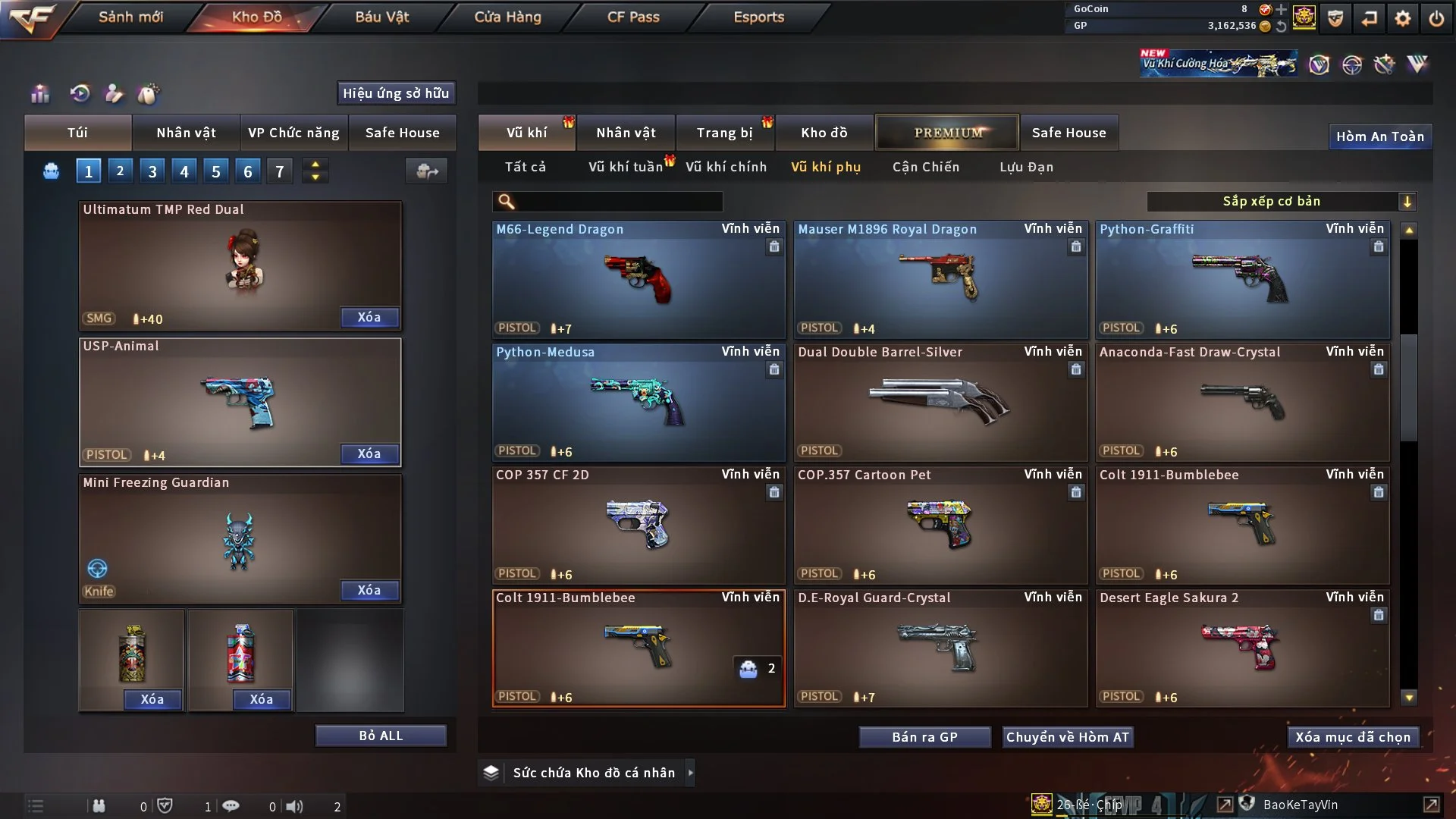
Task: Select the Desert Eagle Sakura 2 pistol
Action: tap(1242, 648)
